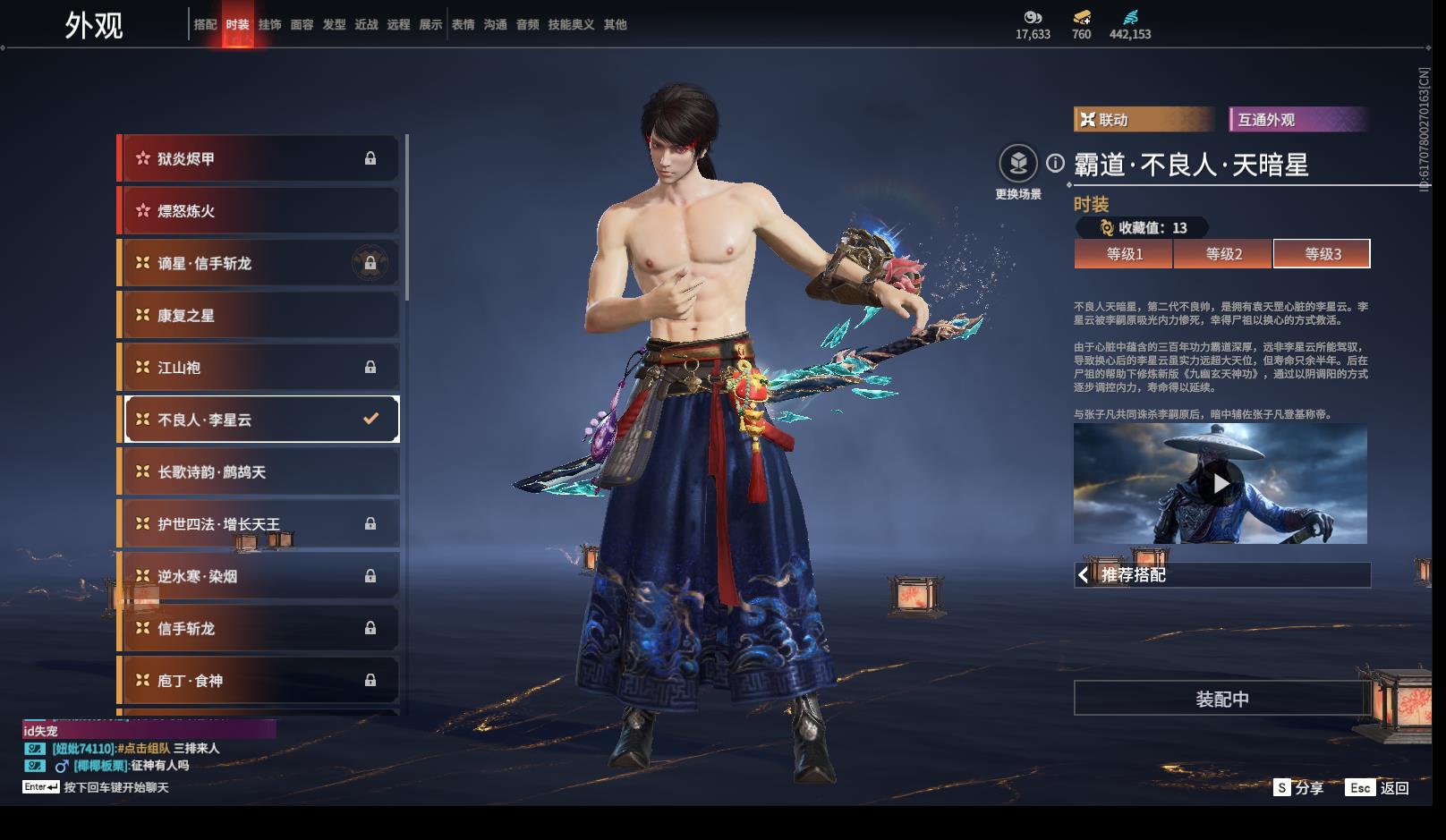
Task: Open the 技能奥义 tab
Action: 571,25
